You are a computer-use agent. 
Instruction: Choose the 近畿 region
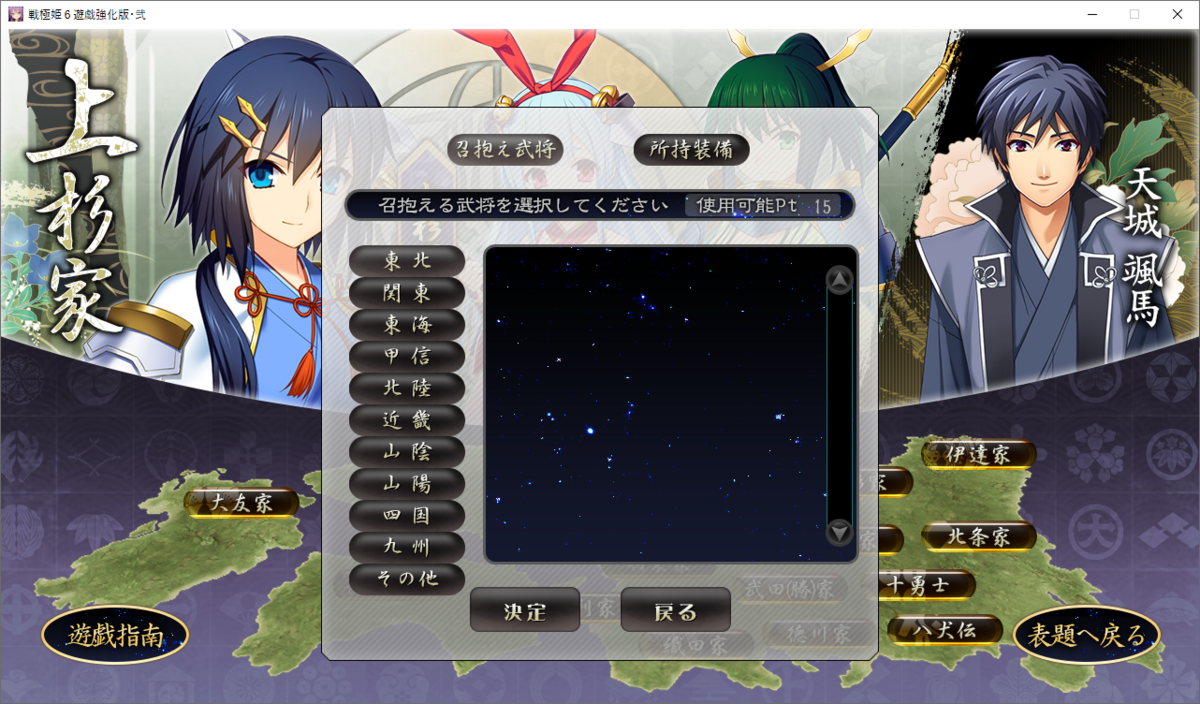tap(407, 420)
